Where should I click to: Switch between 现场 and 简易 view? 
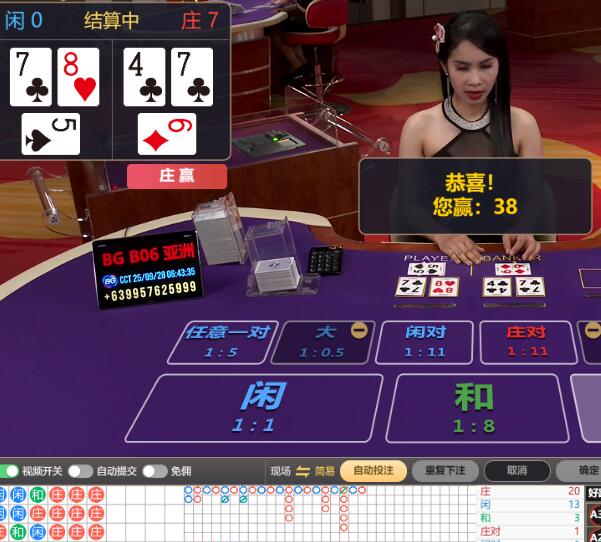(x=302, y=471)
